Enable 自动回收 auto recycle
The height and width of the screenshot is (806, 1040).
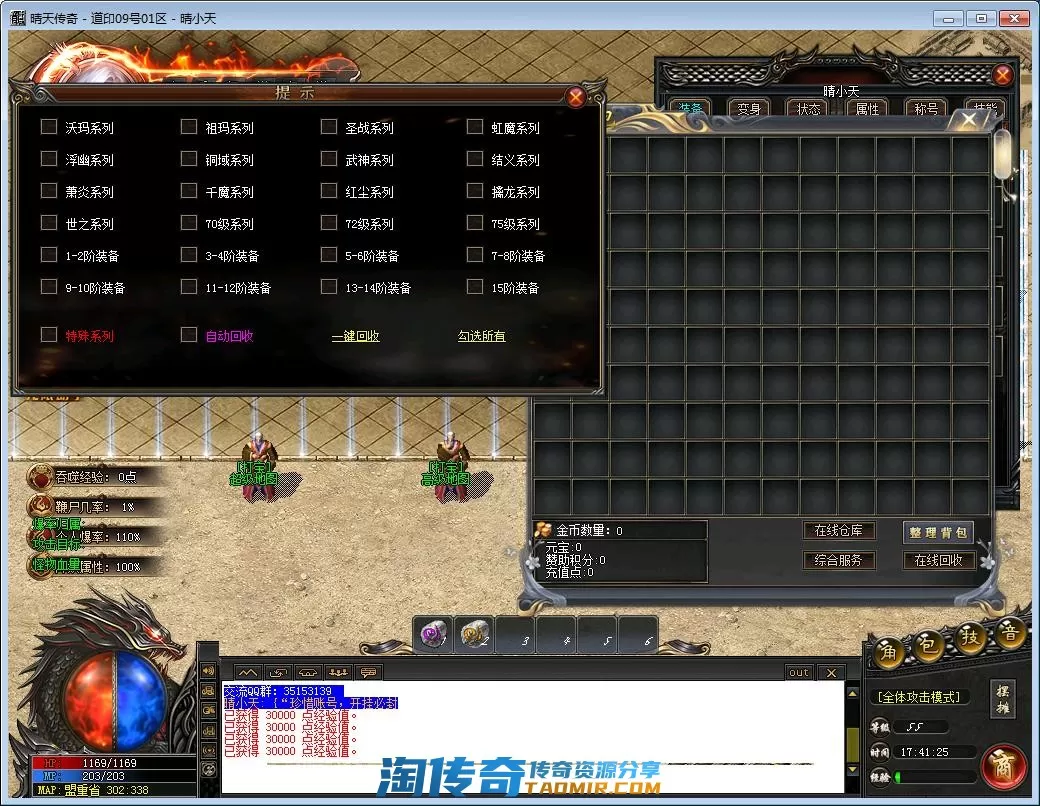189,335
